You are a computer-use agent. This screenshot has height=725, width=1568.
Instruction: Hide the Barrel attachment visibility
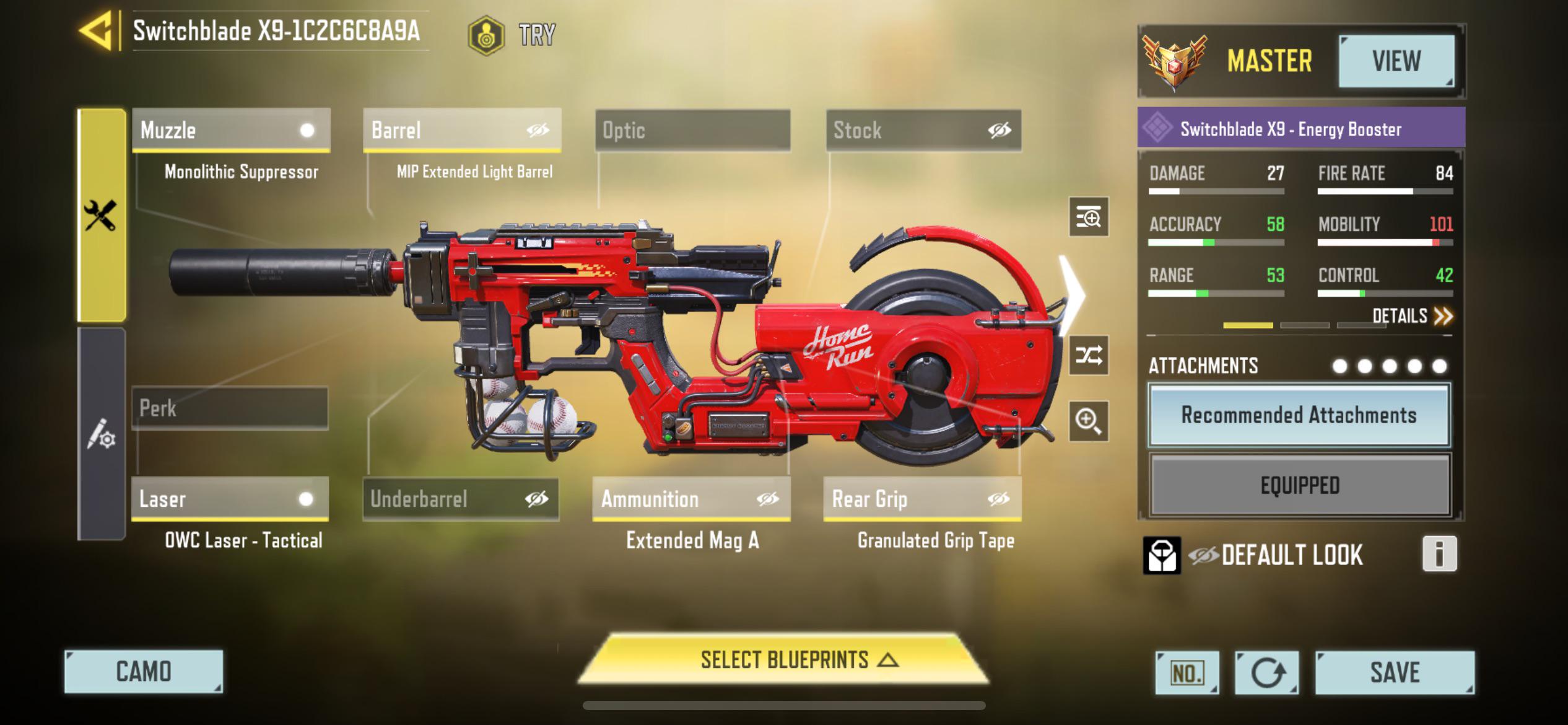(x=538, y=130)
